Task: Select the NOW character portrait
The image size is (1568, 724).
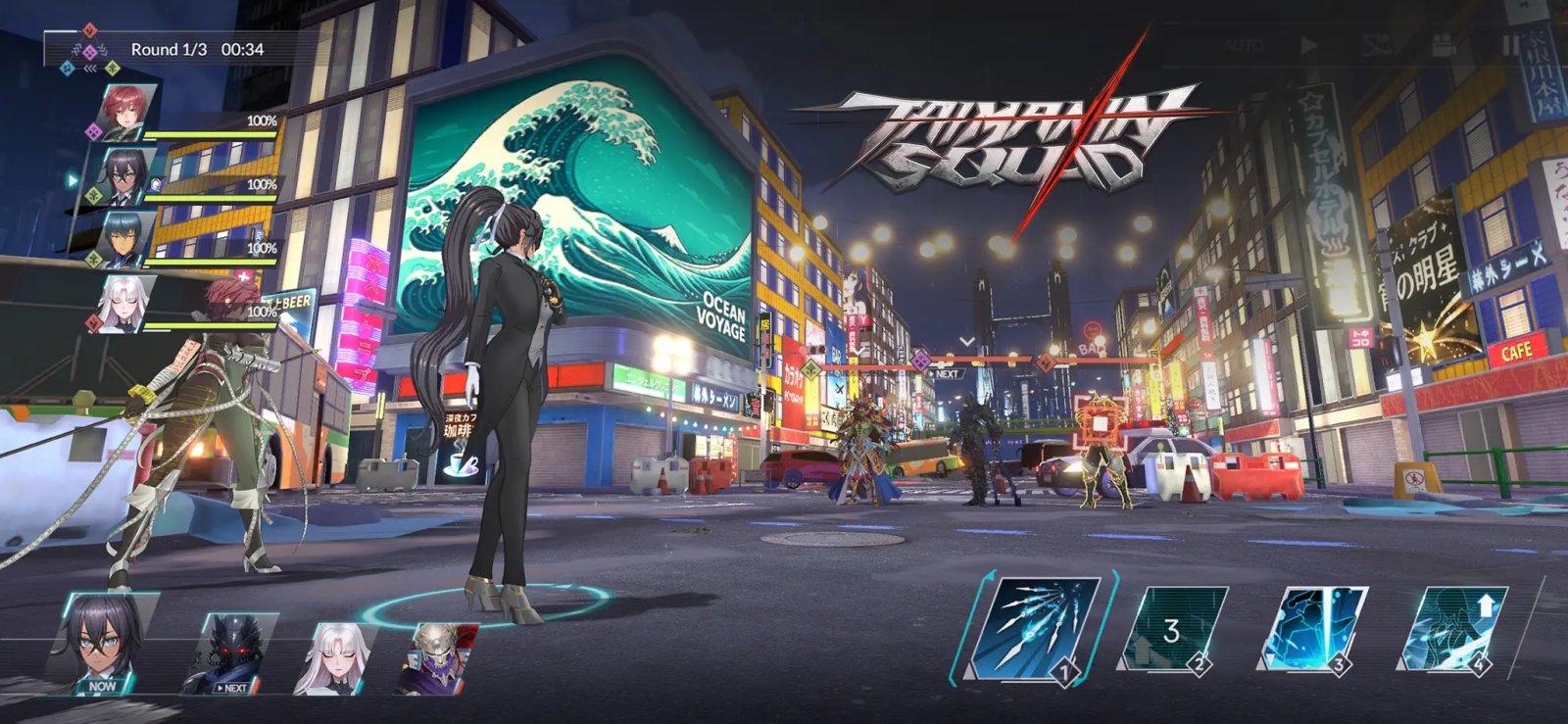Action: (98, 642)
